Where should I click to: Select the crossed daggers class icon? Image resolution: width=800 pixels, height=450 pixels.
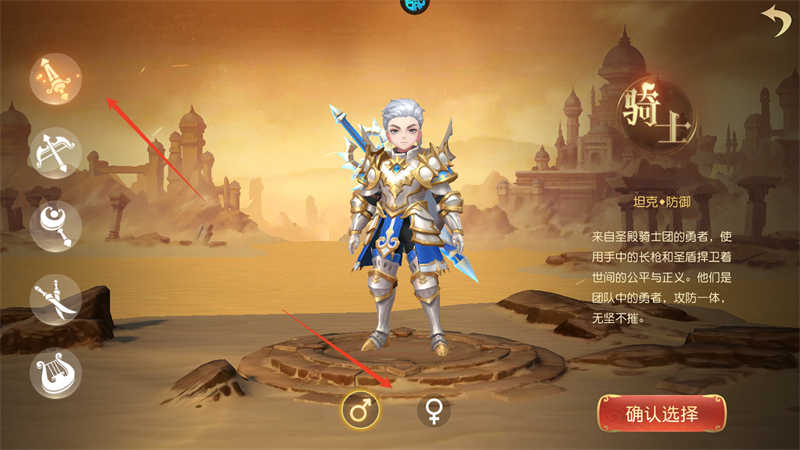click(54, 299)
